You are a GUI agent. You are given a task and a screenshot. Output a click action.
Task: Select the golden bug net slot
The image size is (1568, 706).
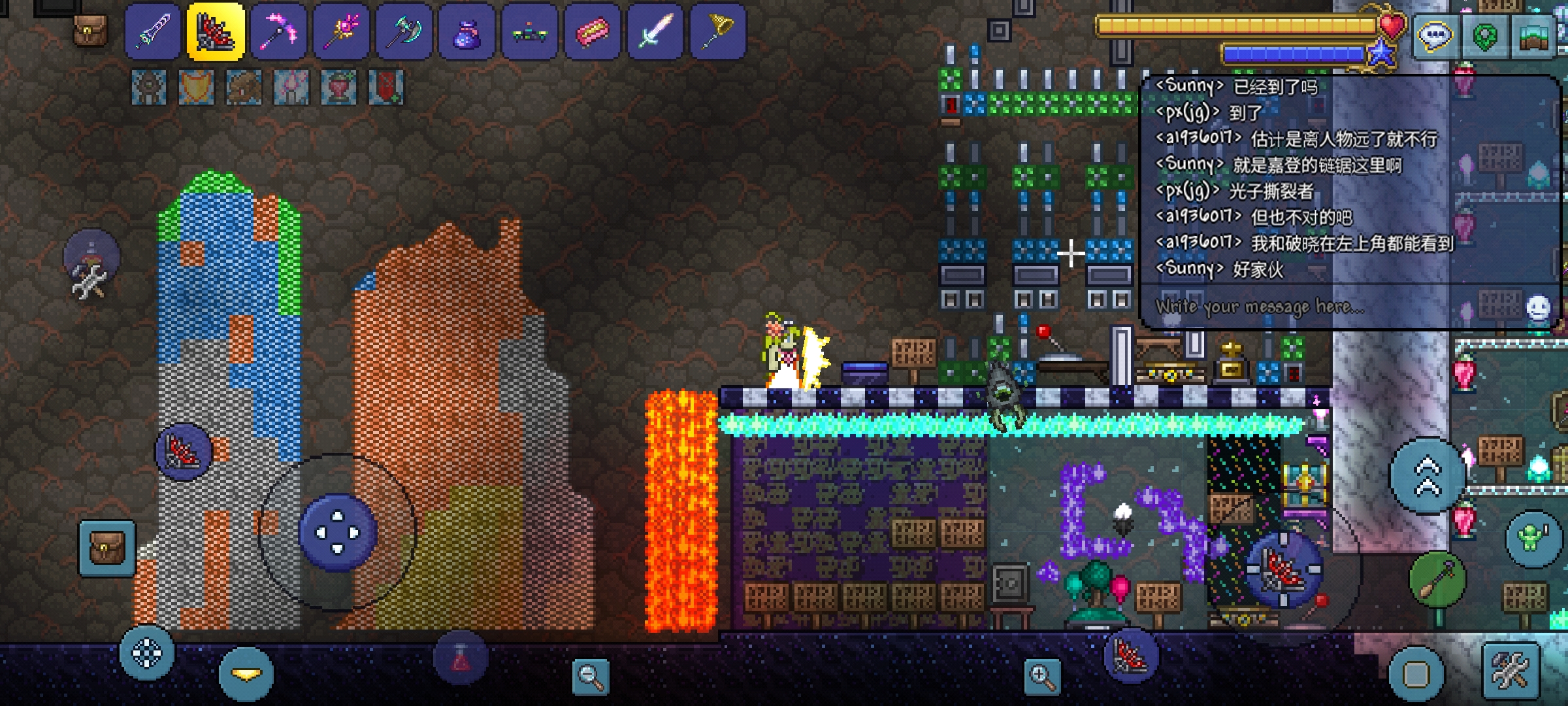click(x=717, y=31)
